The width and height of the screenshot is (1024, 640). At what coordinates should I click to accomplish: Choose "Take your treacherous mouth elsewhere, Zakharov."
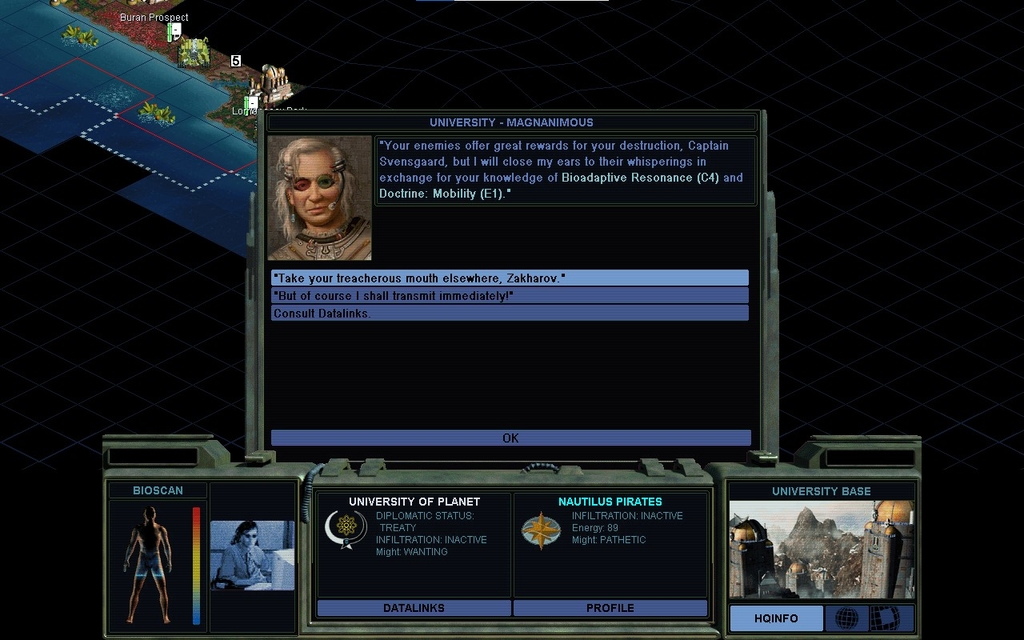pyautogui.click(x=509, y=278)
